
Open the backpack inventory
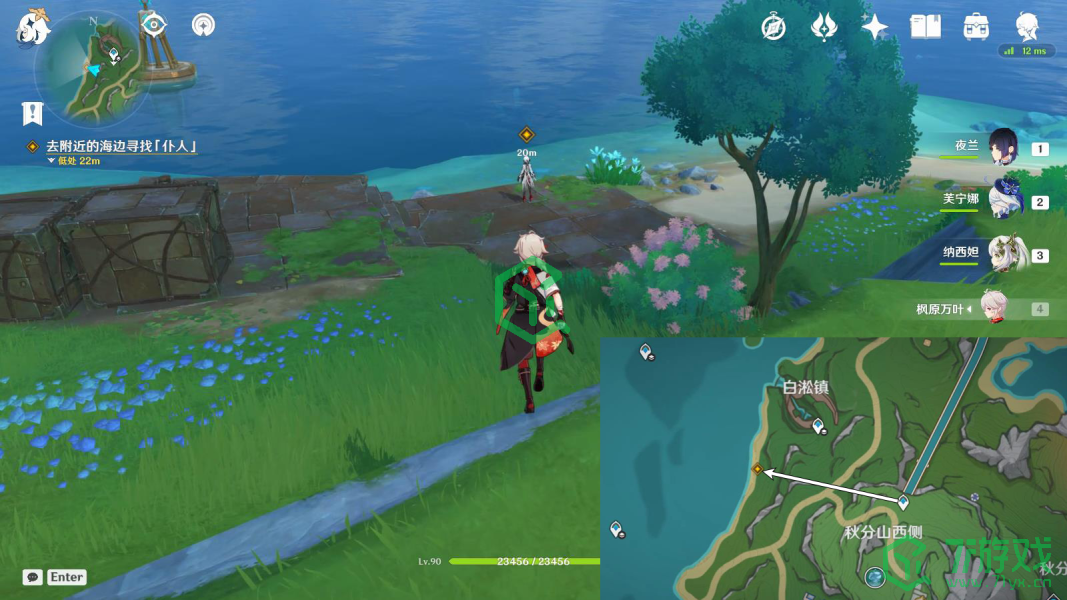(x=976, y=27)
